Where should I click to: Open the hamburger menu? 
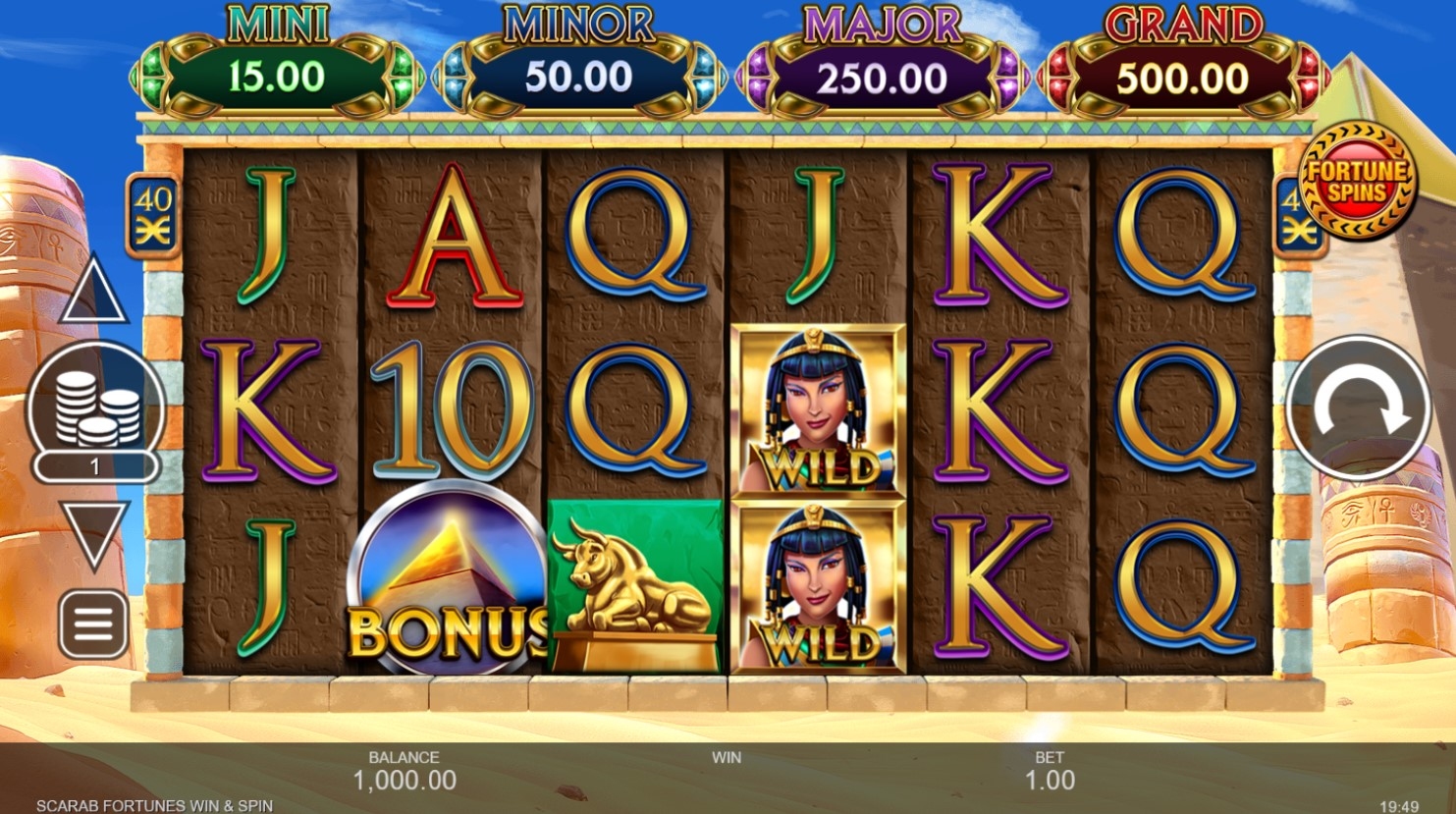[94, 624]
